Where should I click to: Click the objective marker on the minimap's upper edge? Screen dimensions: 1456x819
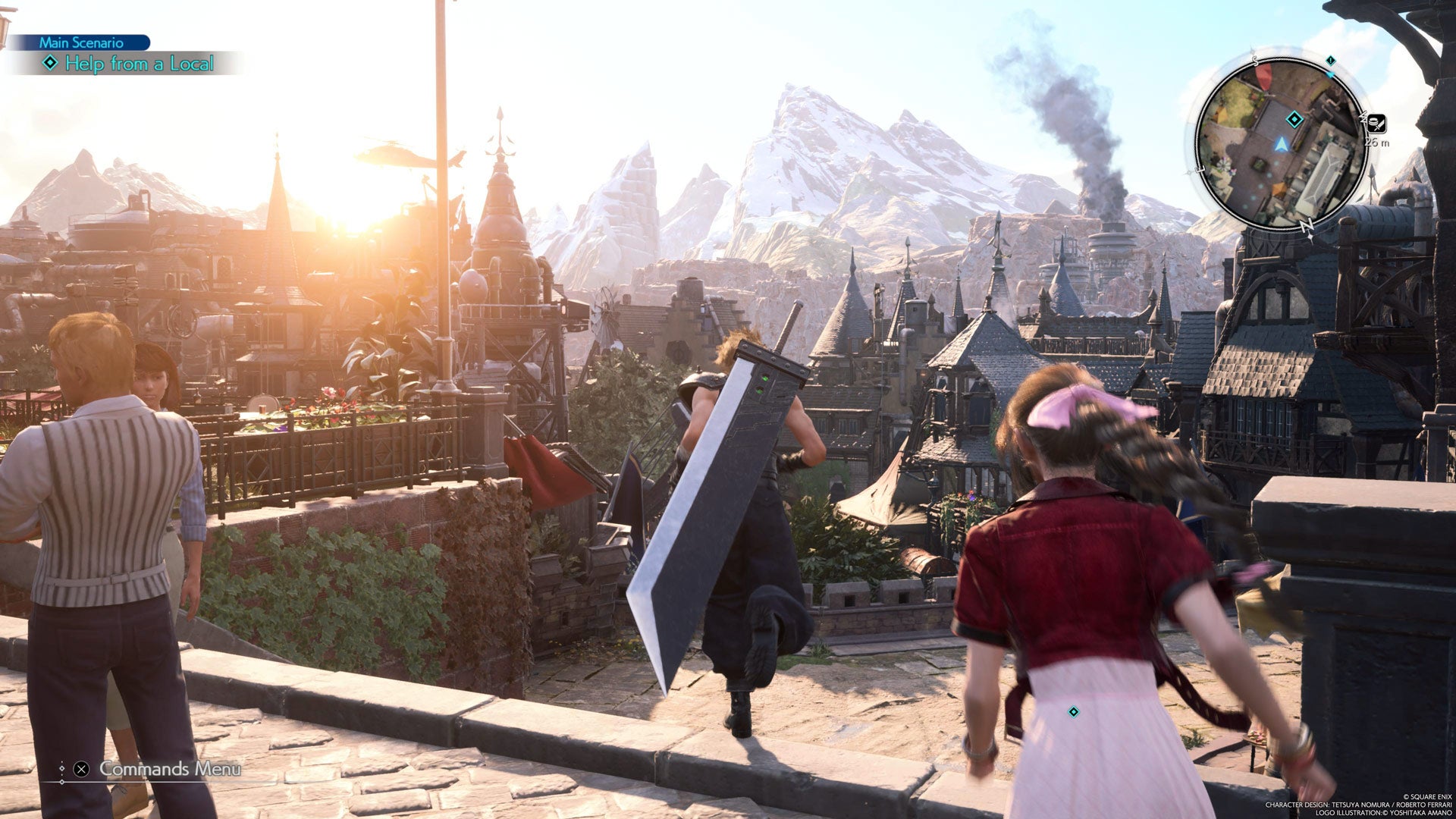click(x=1330, y=61)
